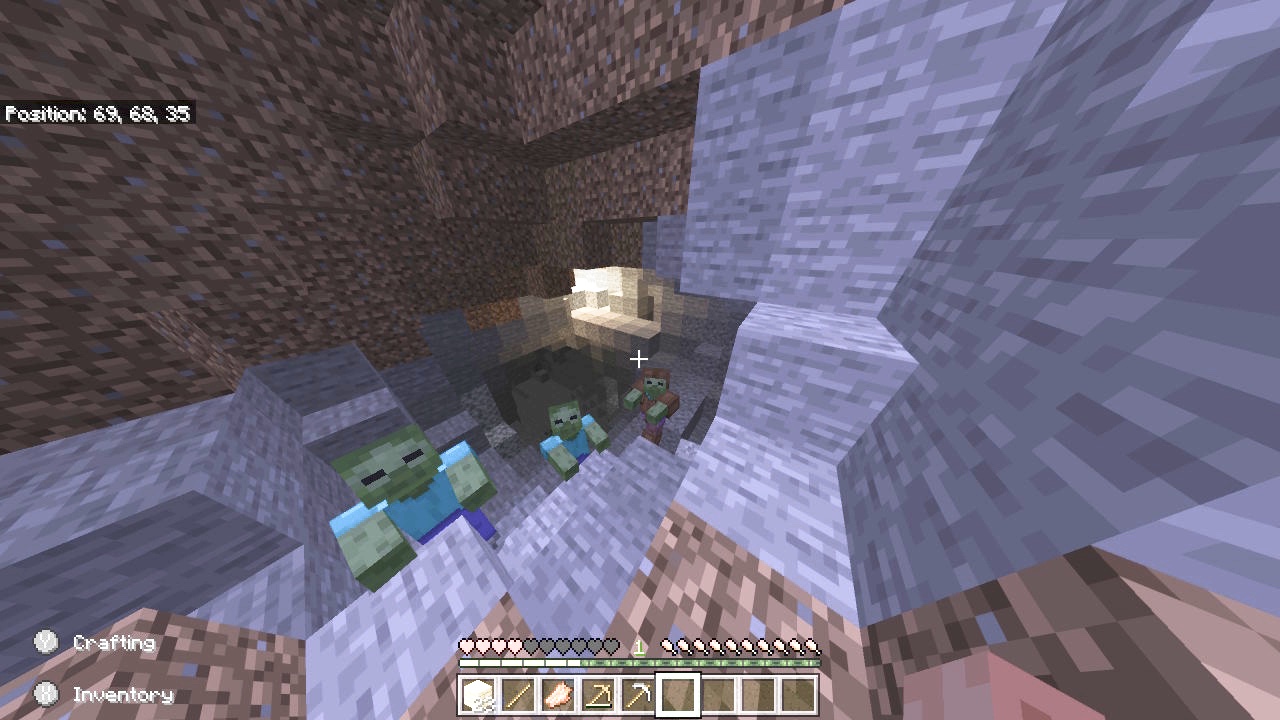
Task: Choose the raw pink meat hotbar slot
Action: pos(558,695)
